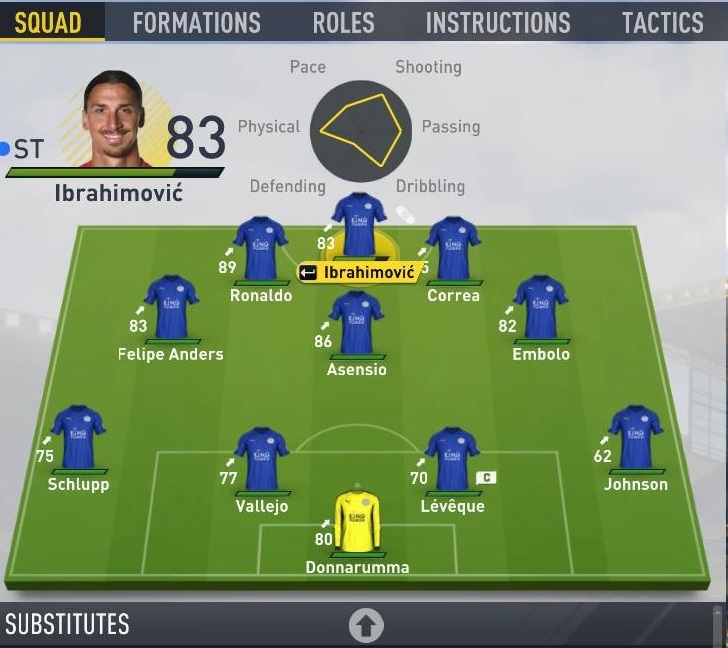This screenshot has height=648, width=728.
Task: Select Ronaldo on the pitch
Action: [x=261, y=249]
